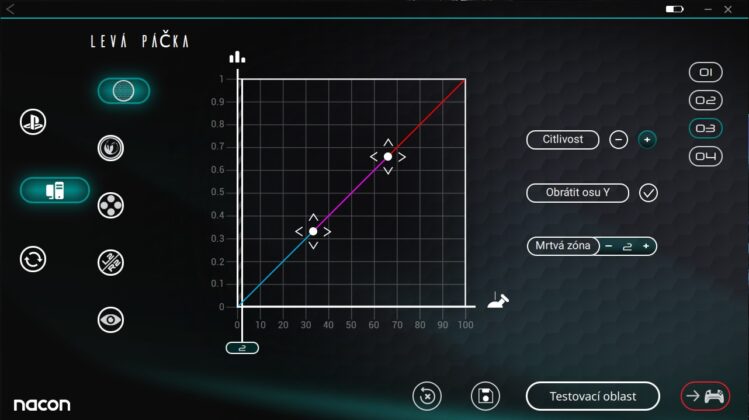
Task: Increase Citlivost with the plus button
Action: click(647, 140)
